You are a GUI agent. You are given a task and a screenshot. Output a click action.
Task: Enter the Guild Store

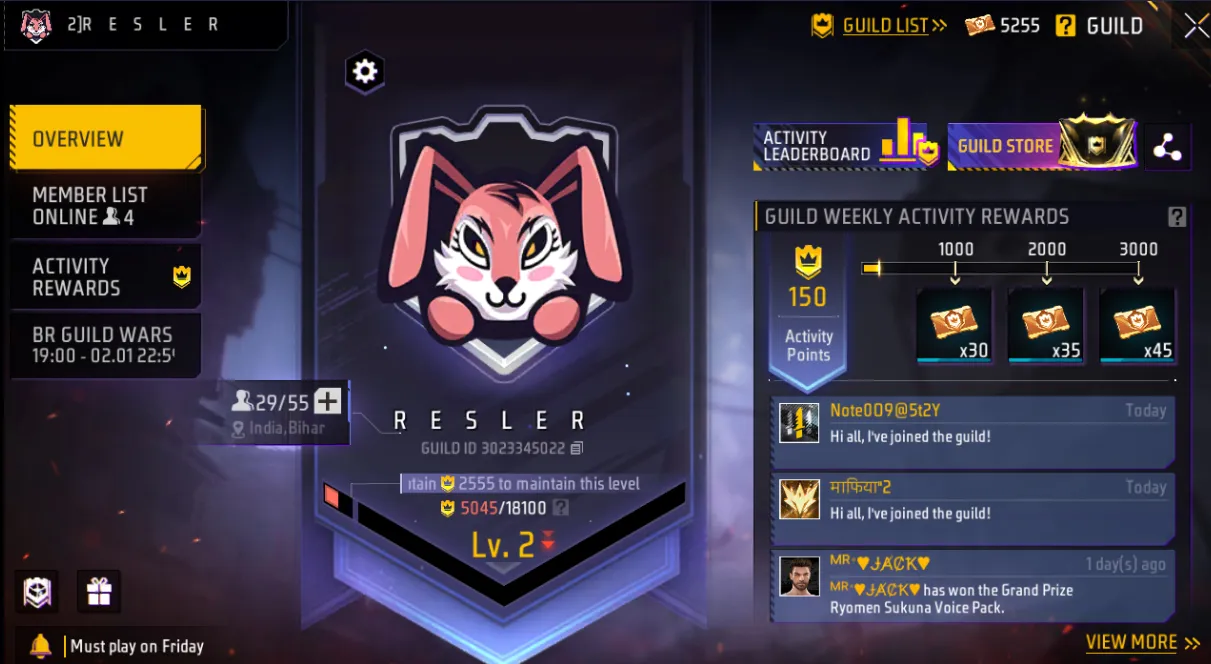pyautogui.click(x=1041, y=146)
